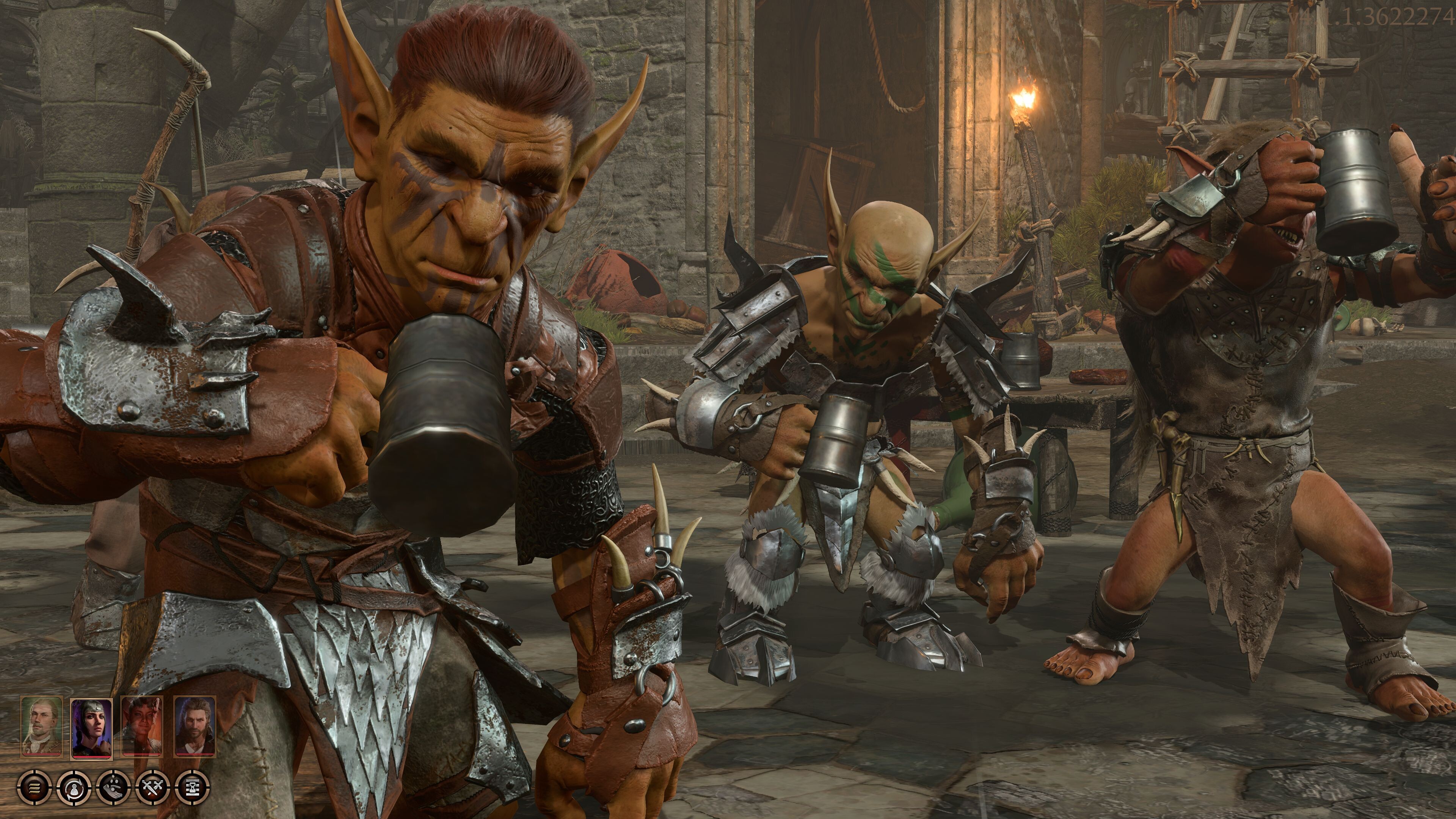Pick the bearded brown-haired man's portrait
The height and width of the screenshot is (819, 1456).
tap(194, 726)
